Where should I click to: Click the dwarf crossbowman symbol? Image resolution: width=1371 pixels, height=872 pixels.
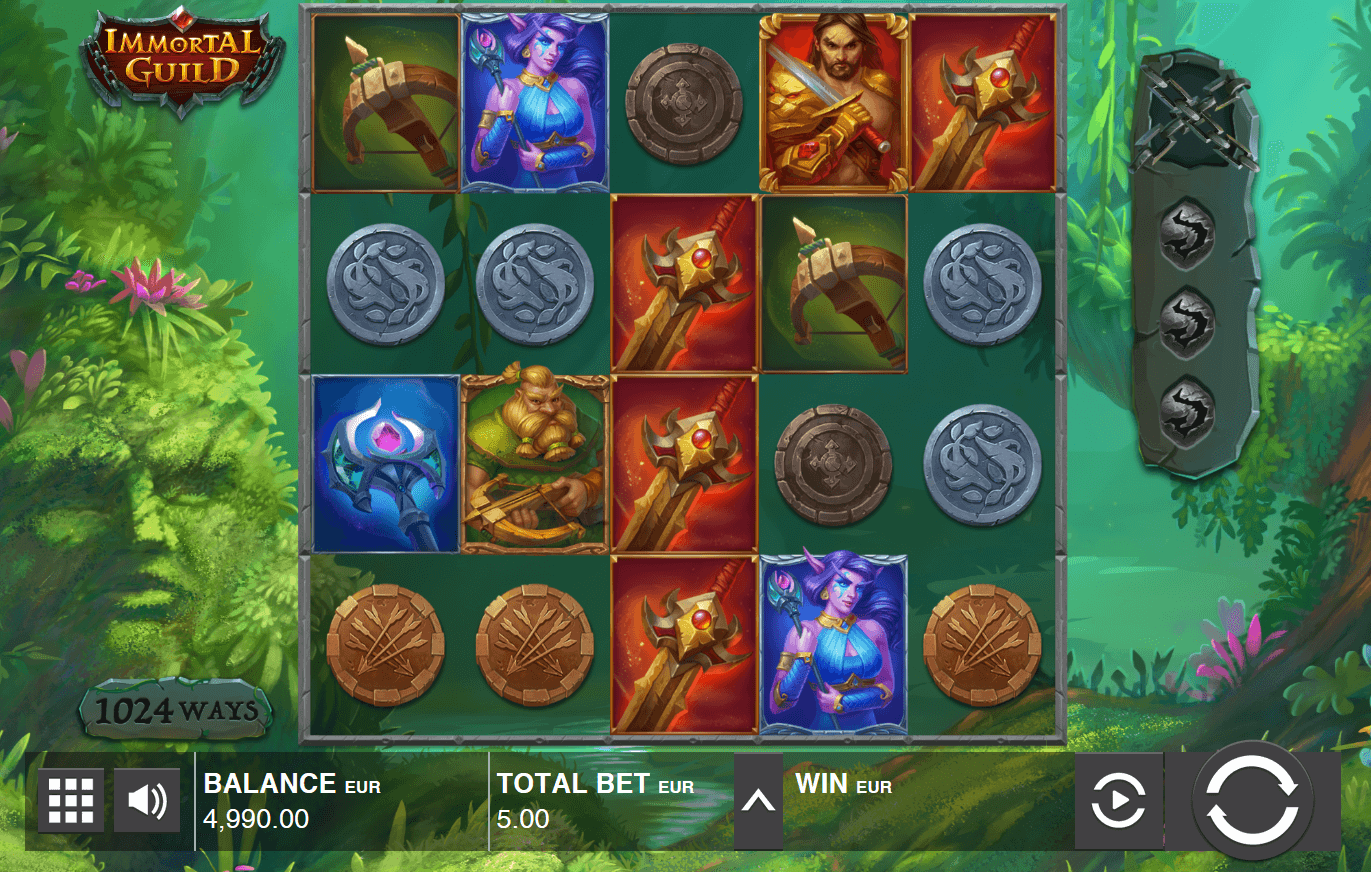click(x=533, y=462)
